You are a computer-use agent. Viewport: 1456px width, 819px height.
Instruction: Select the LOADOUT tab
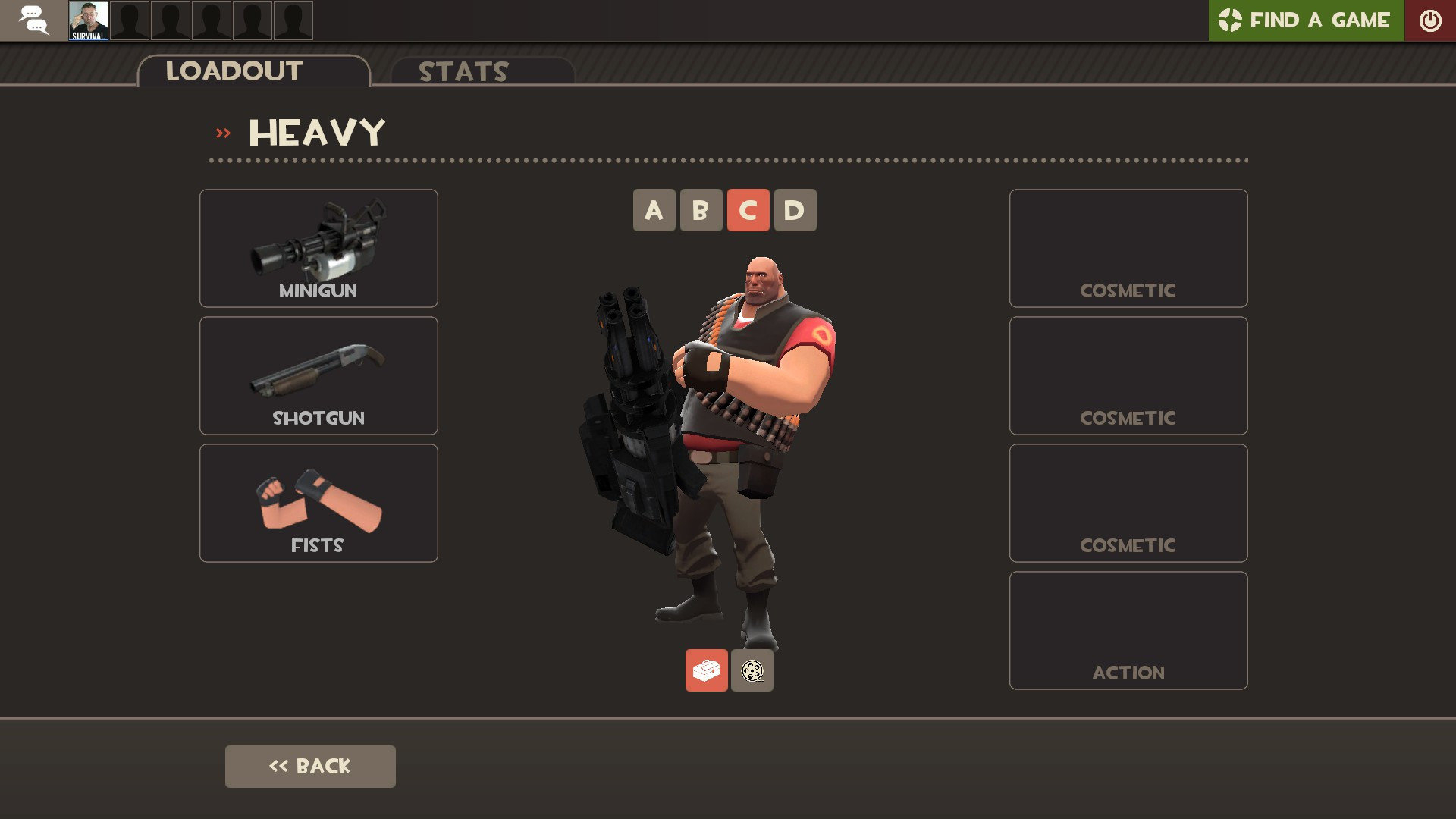click(x=234, y=71)
